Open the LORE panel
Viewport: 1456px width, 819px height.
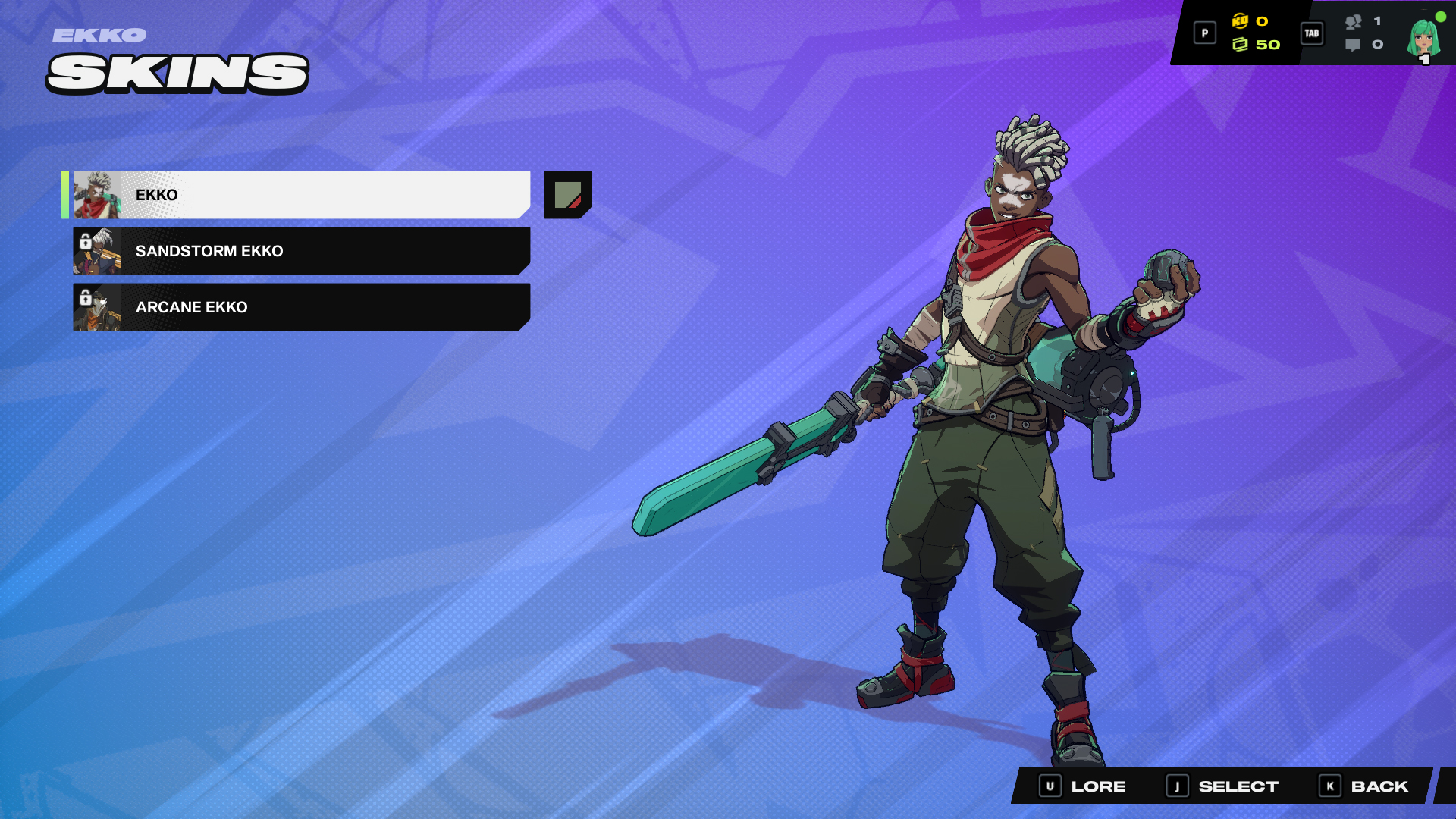coord(1098,786)
